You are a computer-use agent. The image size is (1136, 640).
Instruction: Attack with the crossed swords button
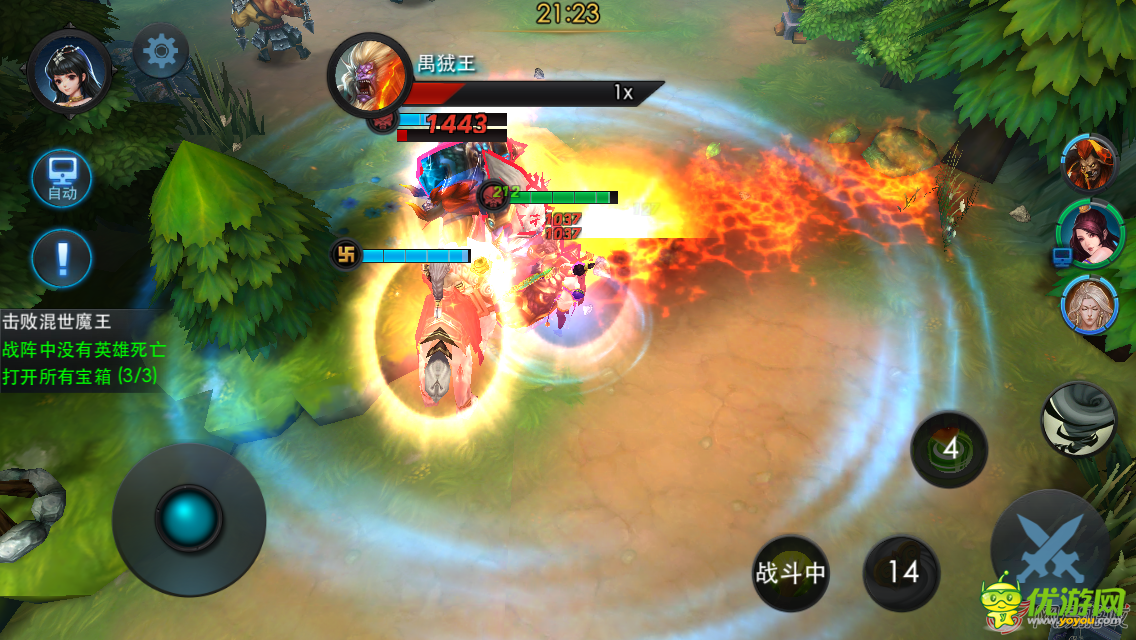pyautogui.click(x=1050, y=550)
